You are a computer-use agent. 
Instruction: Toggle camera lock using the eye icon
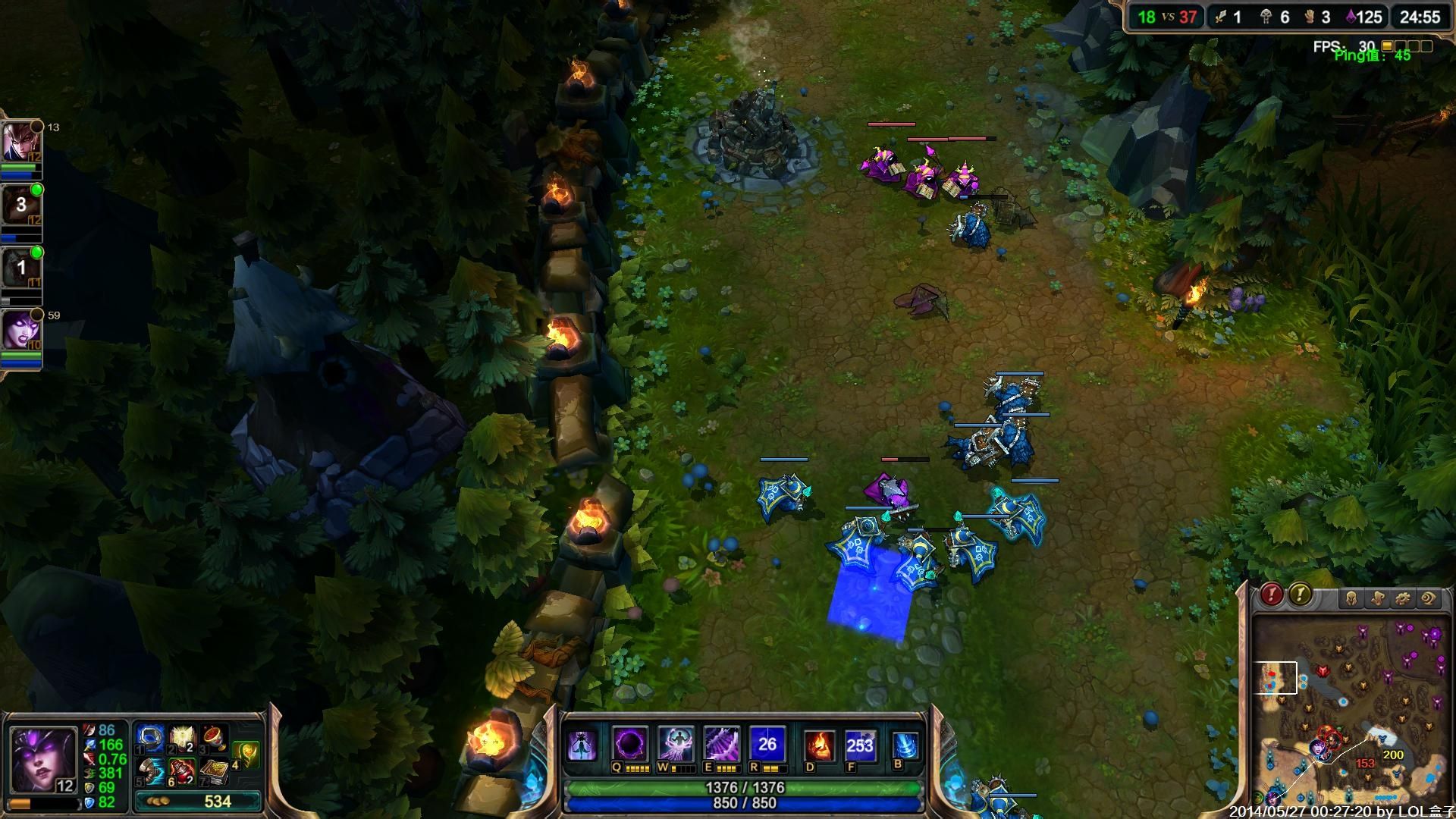click(1429, 597)
